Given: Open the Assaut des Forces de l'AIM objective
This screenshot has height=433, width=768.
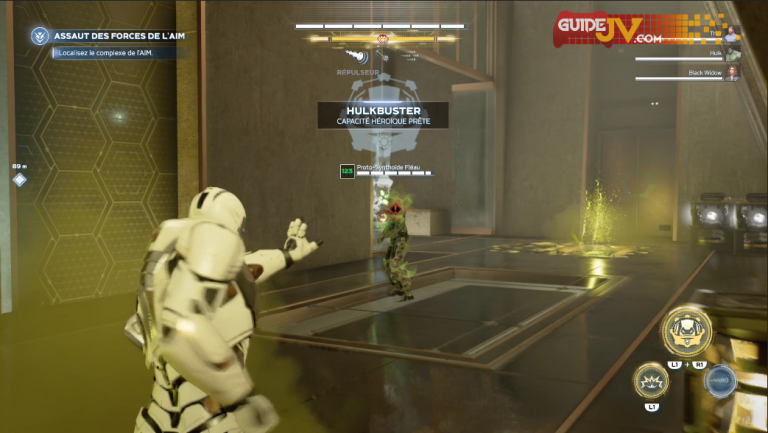Looking at the screenshot, I should [x=121, y=36].
